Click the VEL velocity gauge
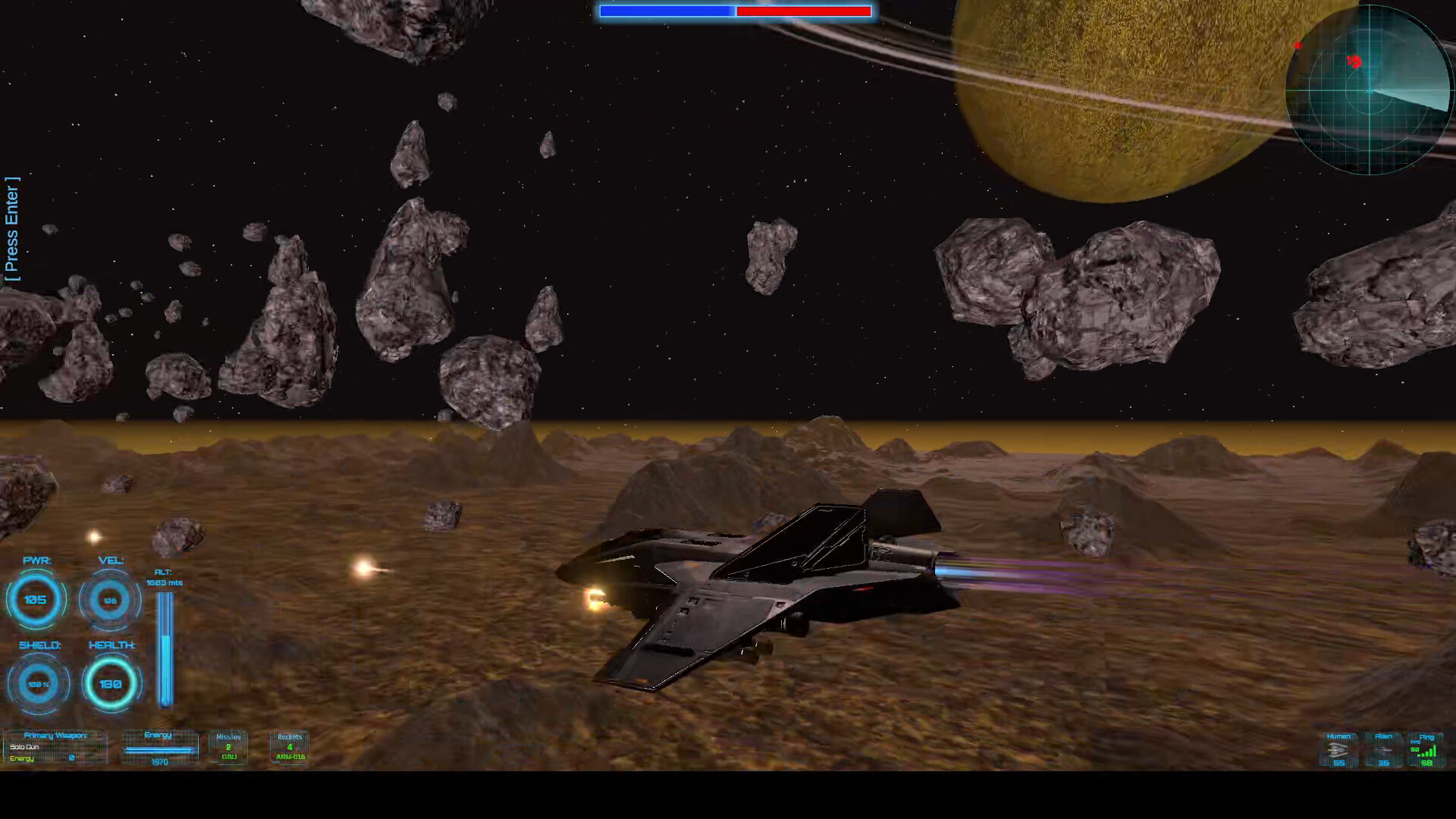 (x=110, y=600)
